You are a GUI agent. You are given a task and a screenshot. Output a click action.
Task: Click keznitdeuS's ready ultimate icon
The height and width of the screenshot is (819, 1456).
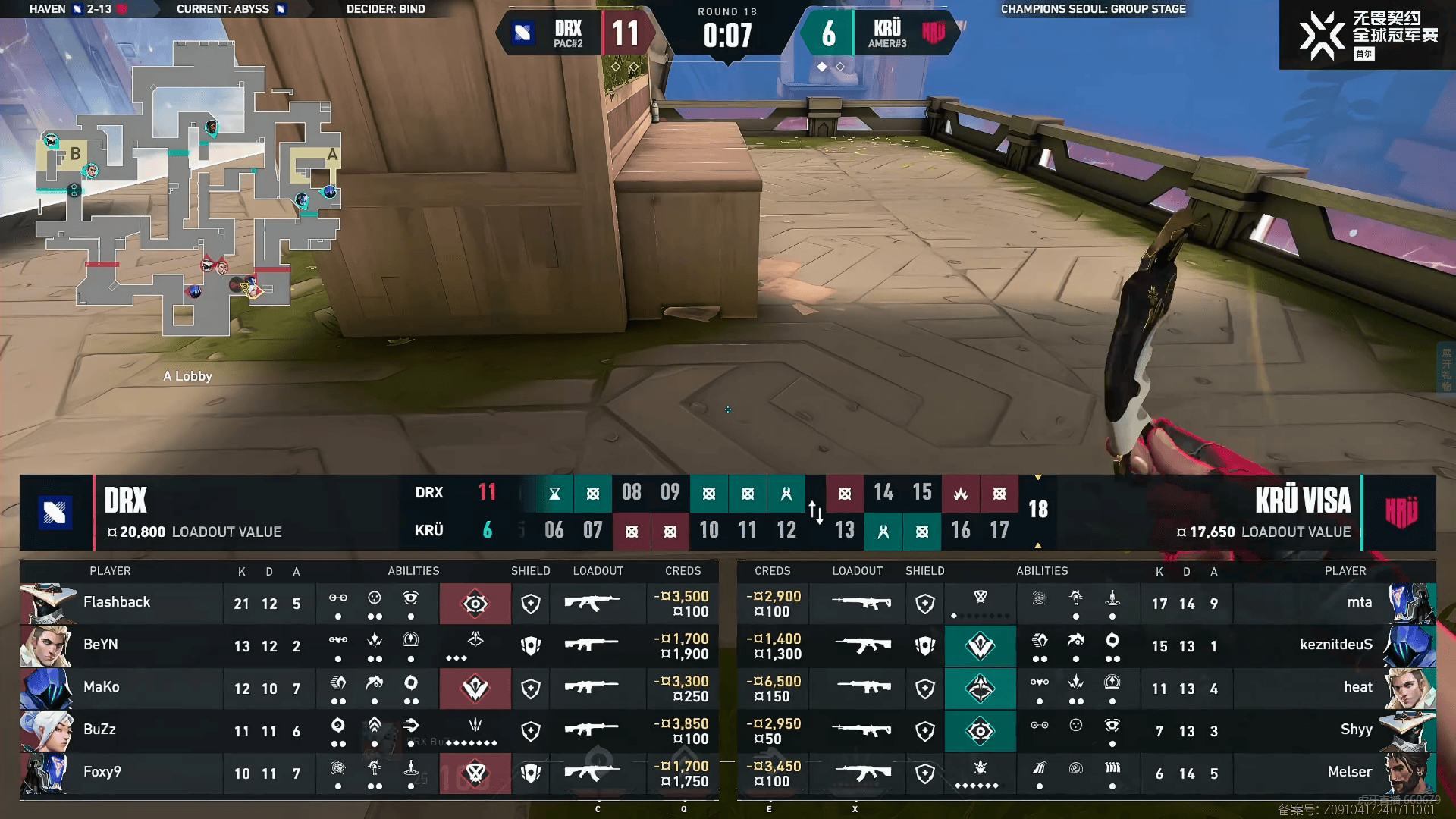tap(980, 646)
